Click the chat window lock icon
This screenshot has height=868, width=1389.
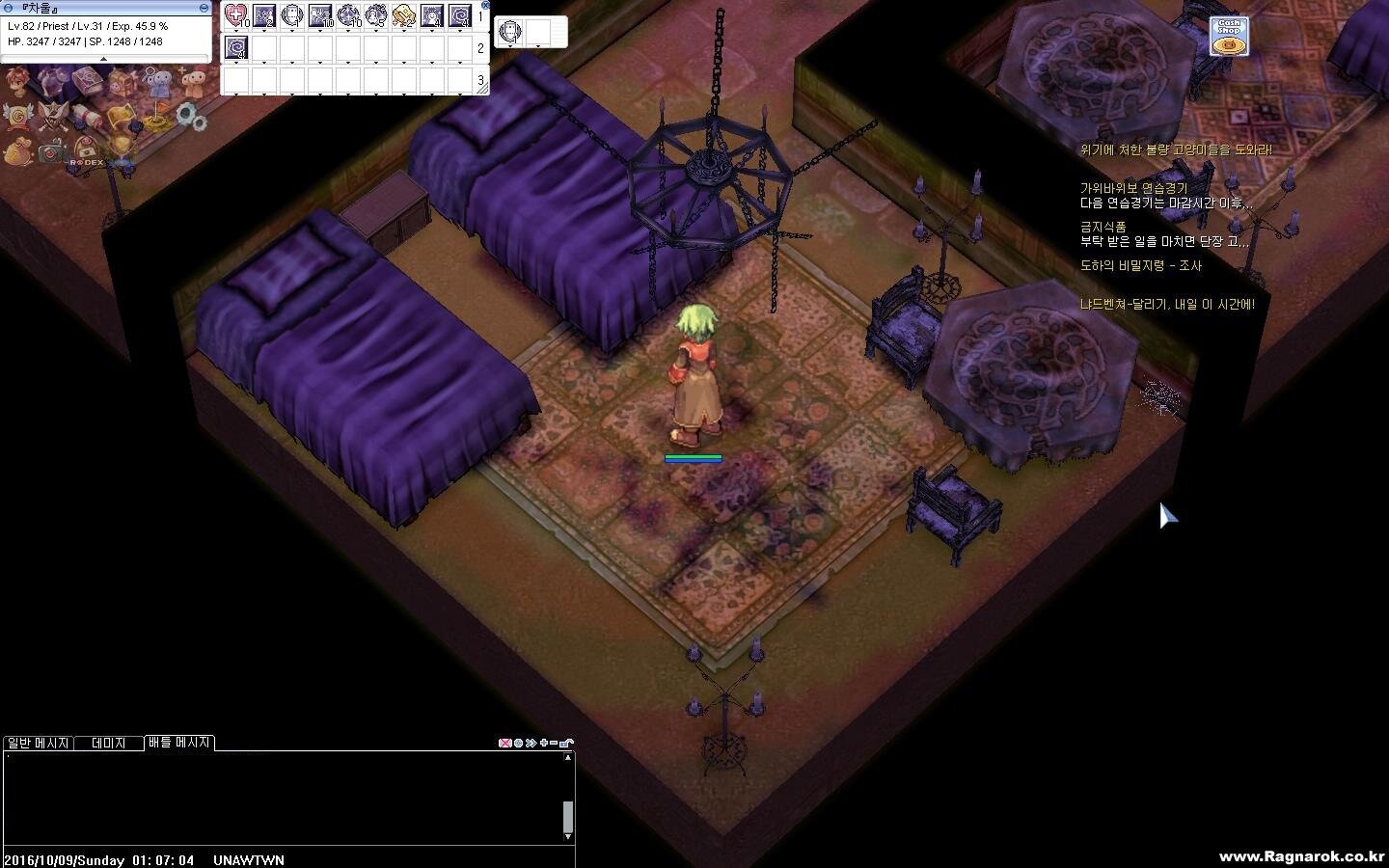(x=567, y=743)
